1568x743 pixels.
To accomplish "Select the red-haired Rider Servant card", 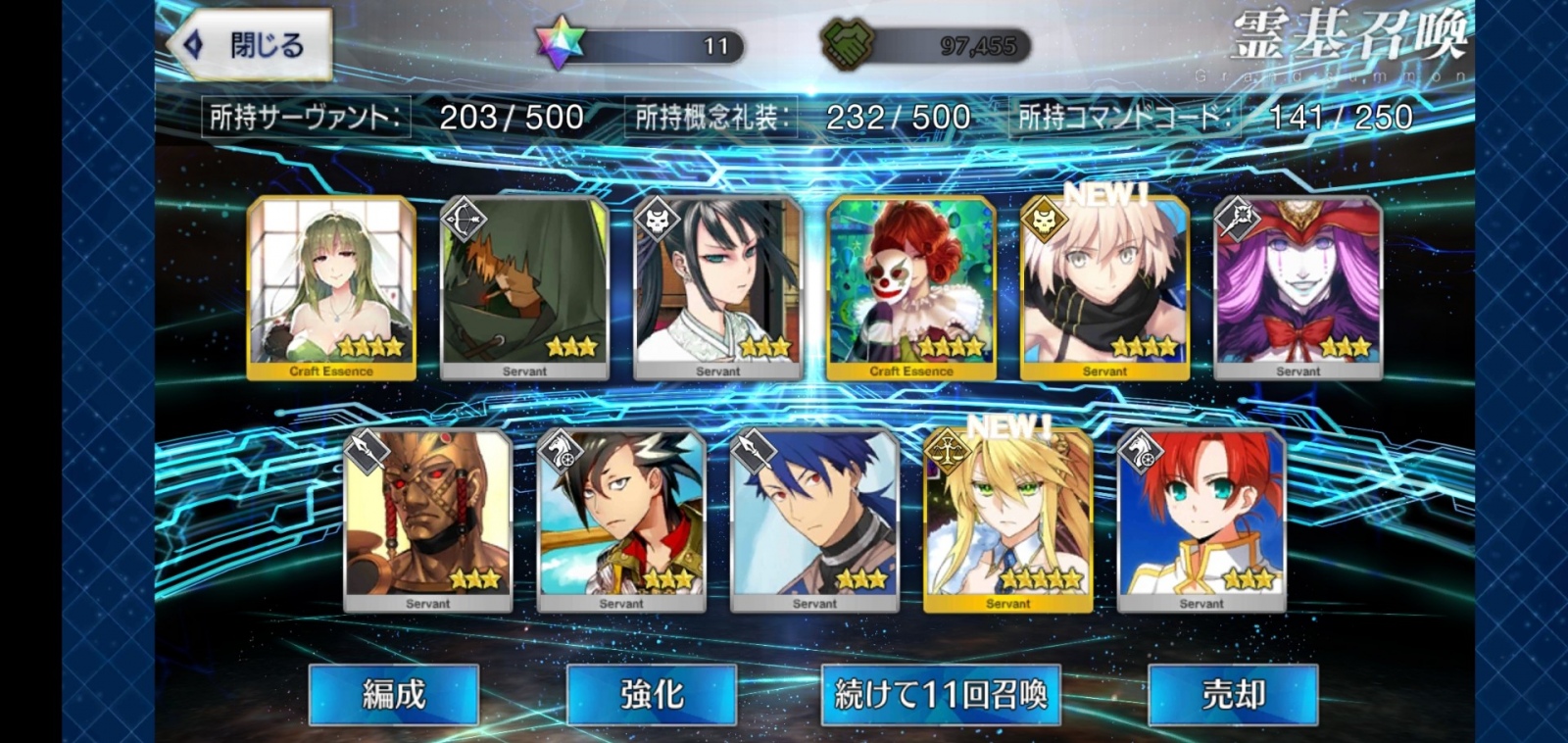I will 1201,520.
